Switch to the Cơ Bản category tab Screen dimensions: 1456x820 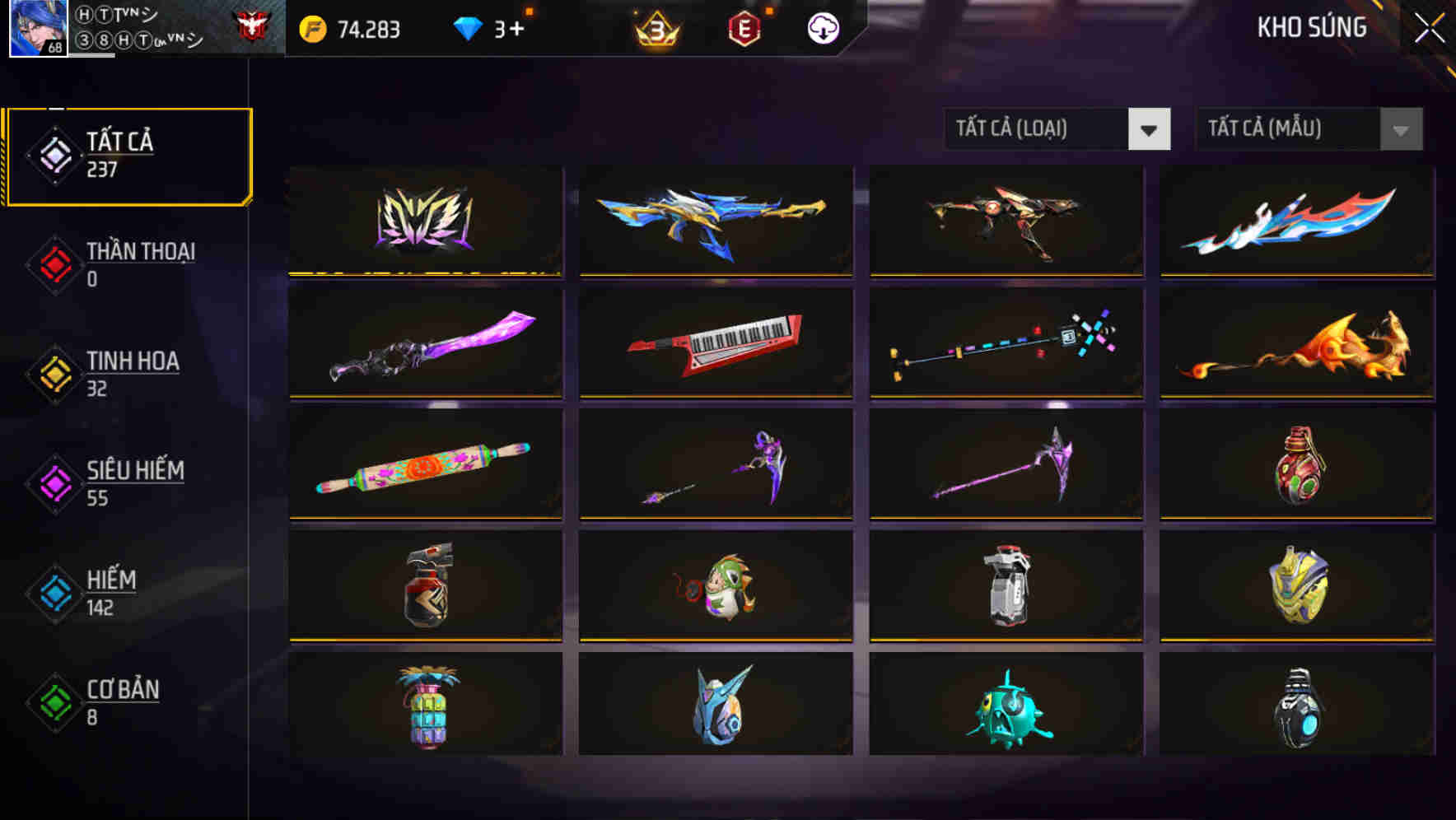(122, 701)
